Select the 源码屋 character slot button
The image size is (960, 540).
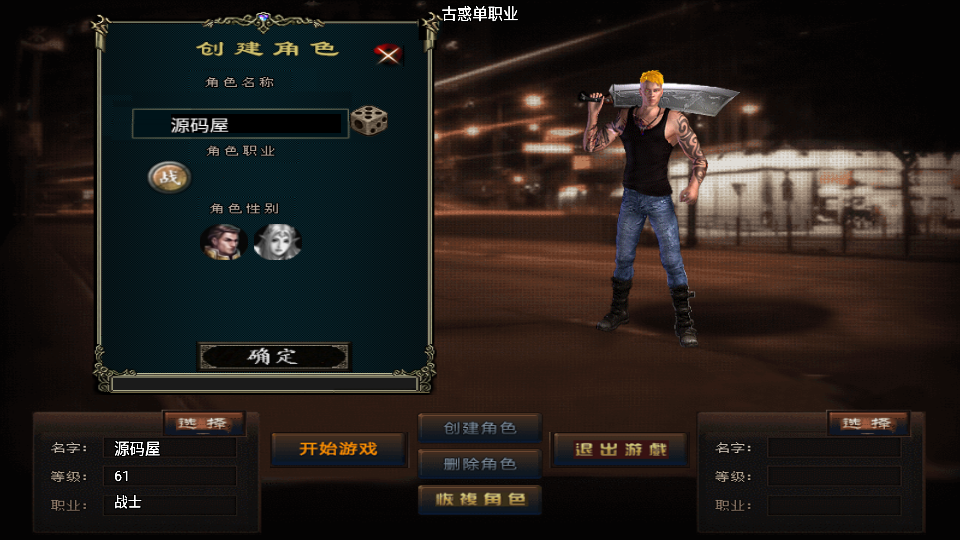pyautogui.click(x=202, y=423)
